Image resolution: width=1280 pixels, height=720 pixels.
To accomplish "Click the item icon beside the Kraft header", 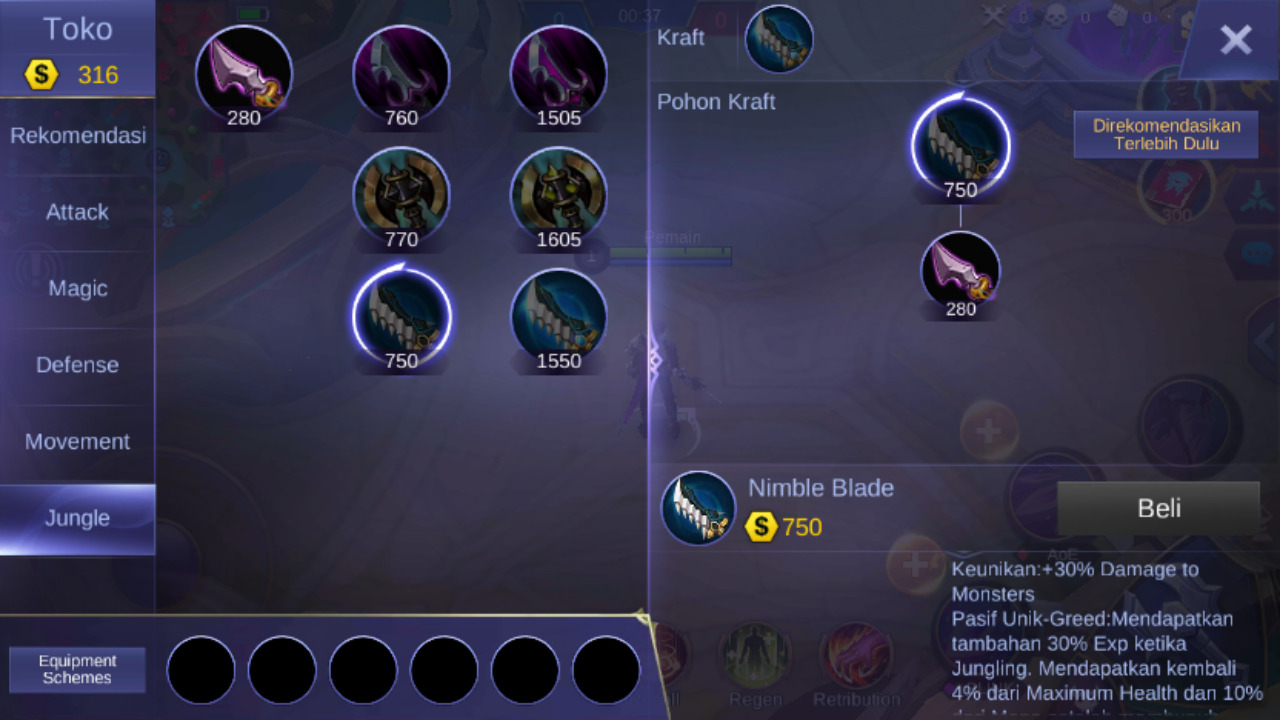I will point(779,38).
